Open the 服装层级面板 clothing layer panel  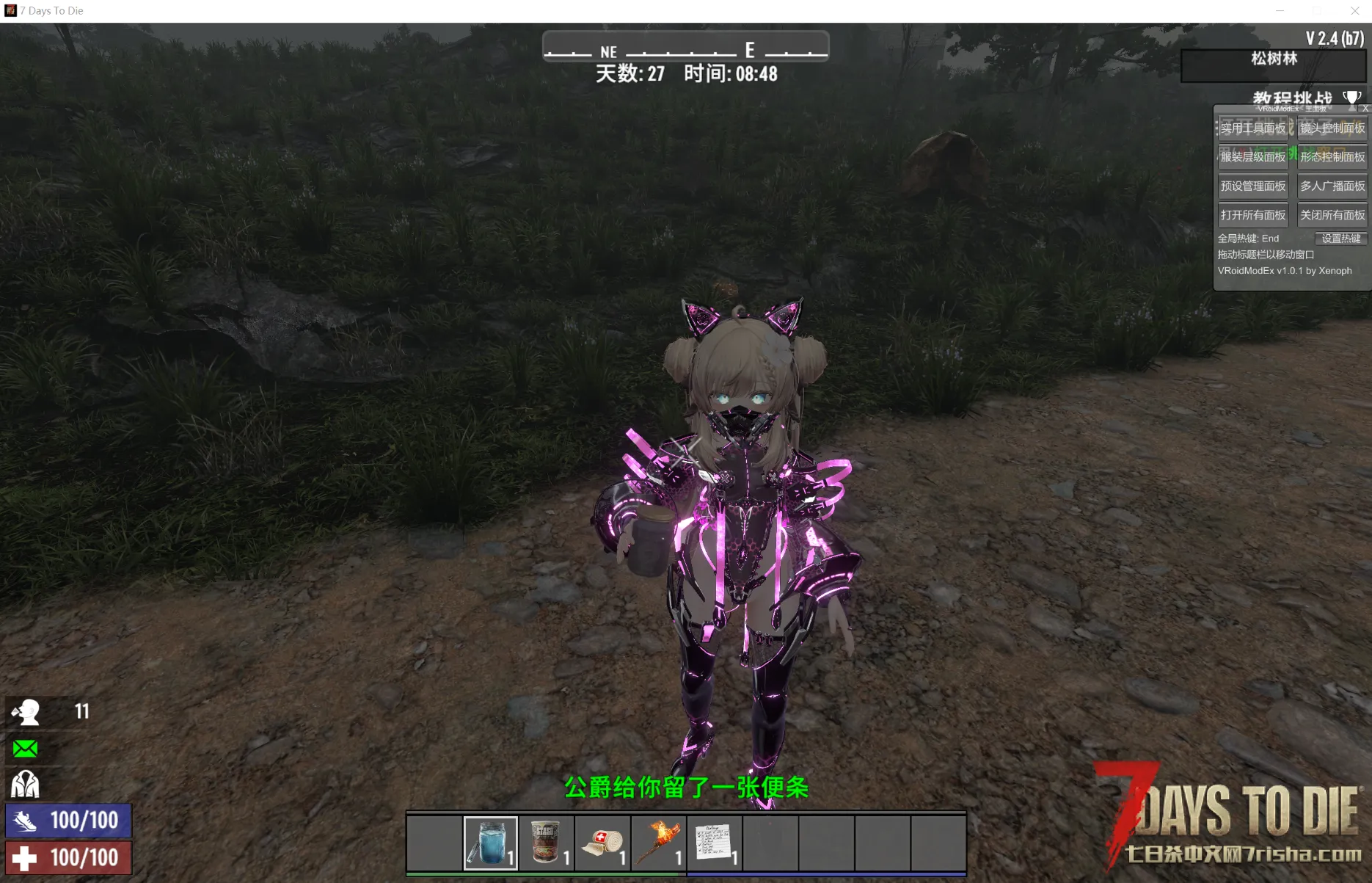pos(1252,157)
